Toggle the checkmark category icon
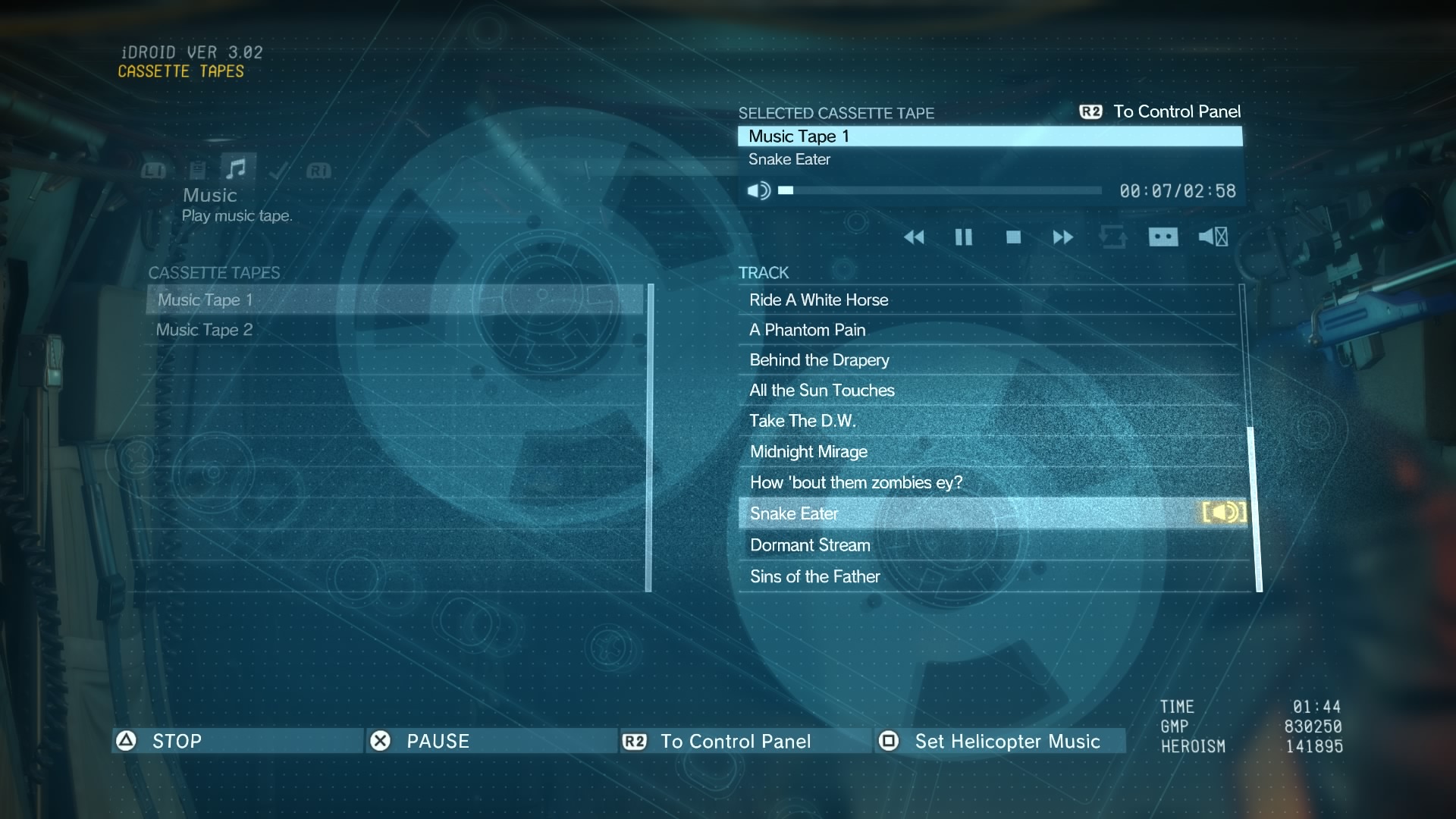The image size is (1456, 819). point(278,171)
